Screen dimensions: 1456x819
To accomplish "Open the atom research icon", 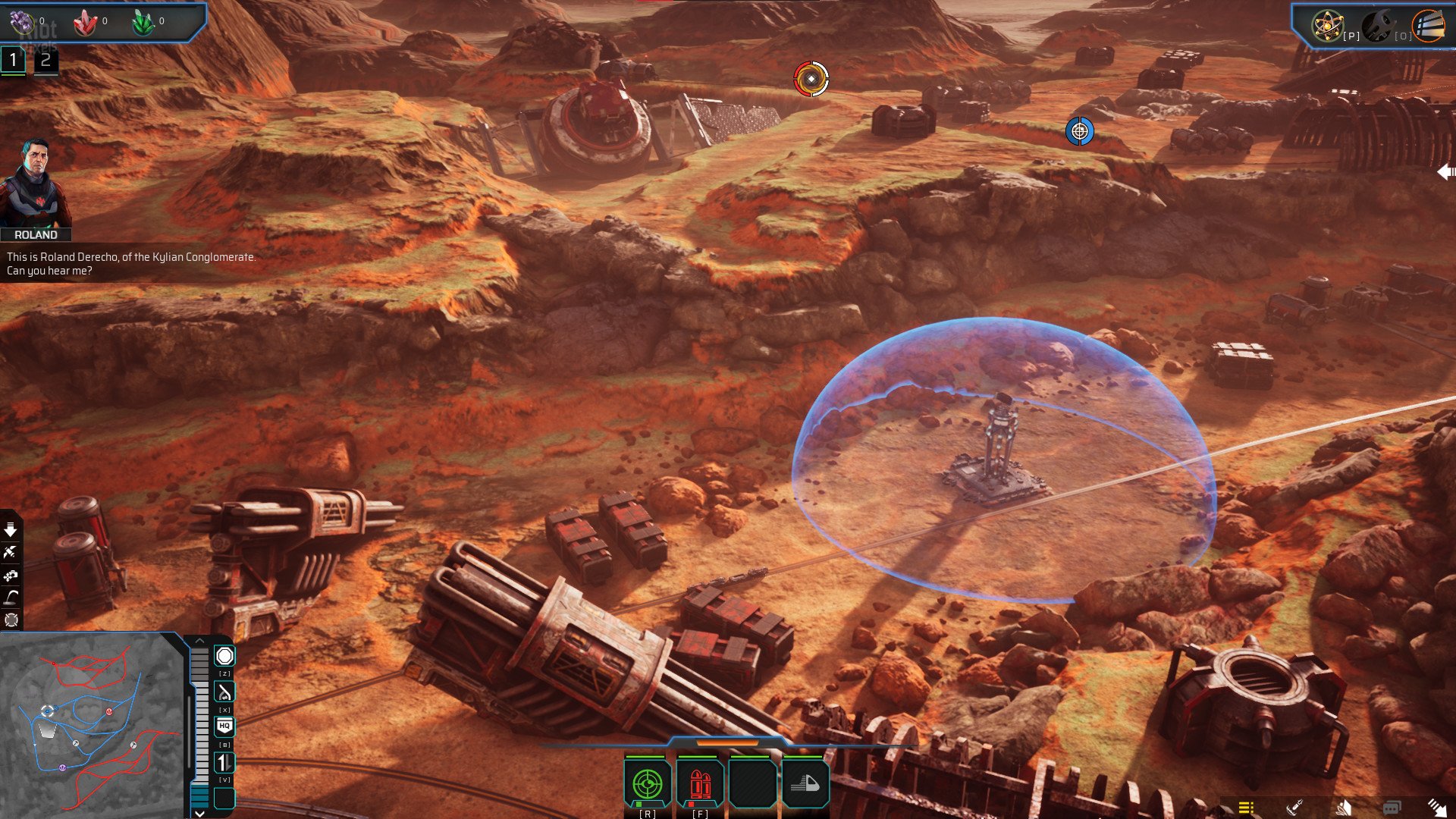I will coord(1327,26).
